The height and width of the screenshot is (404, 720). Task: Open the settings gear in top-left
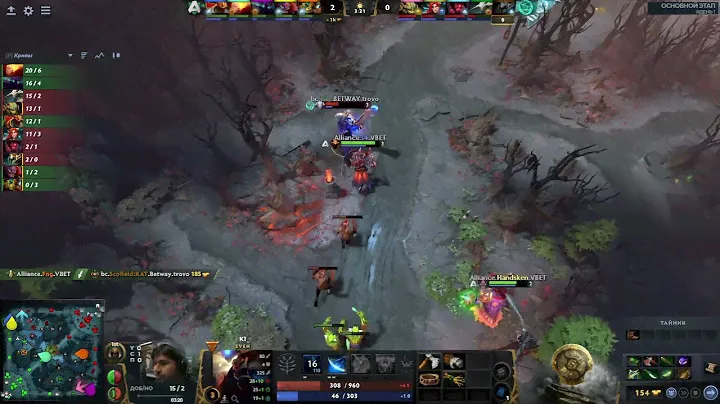click(28, 10)
